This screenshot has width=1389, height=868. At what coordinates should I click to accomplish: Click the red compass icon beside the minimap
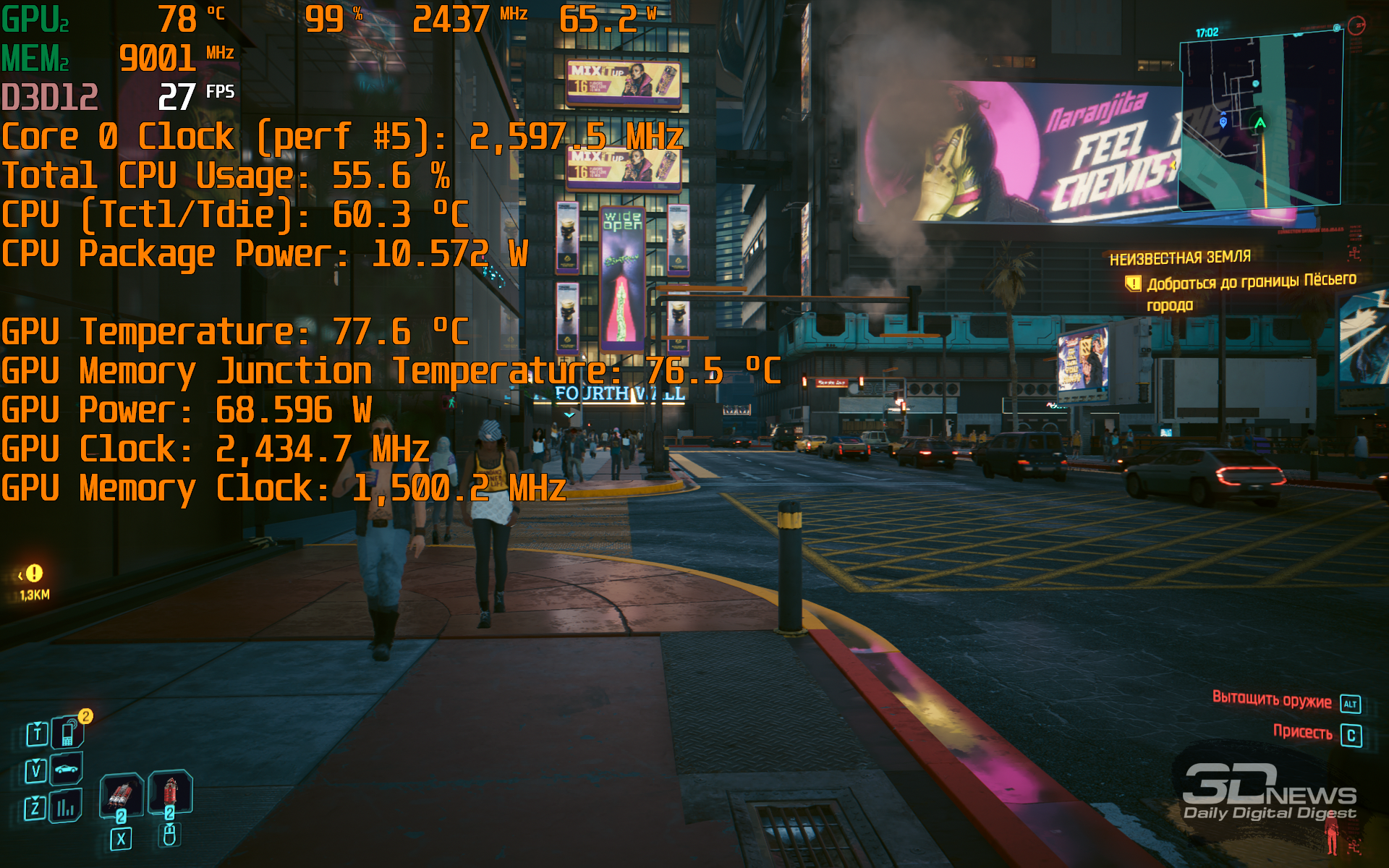(x=1357, y=26)
